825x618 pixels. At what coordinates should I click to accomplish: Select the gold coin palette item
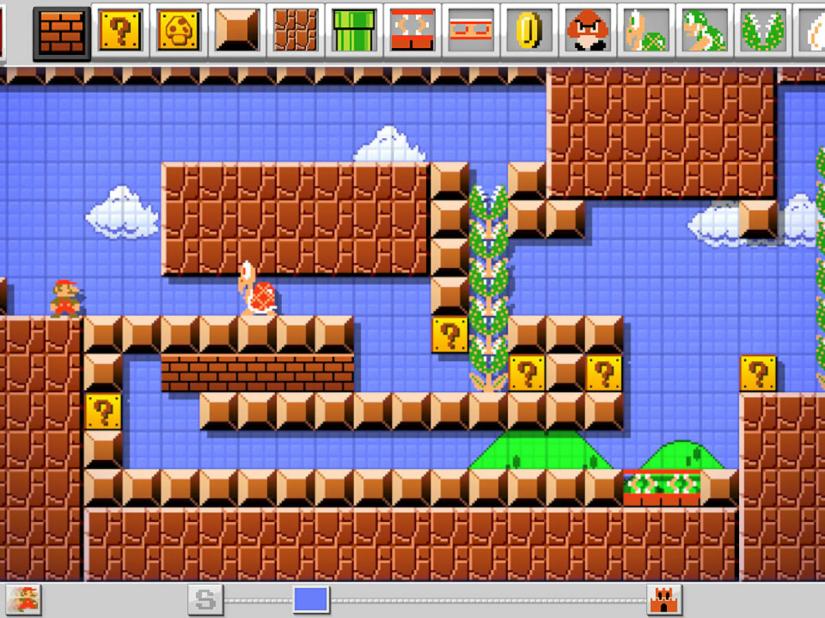(x=528, y=31)
